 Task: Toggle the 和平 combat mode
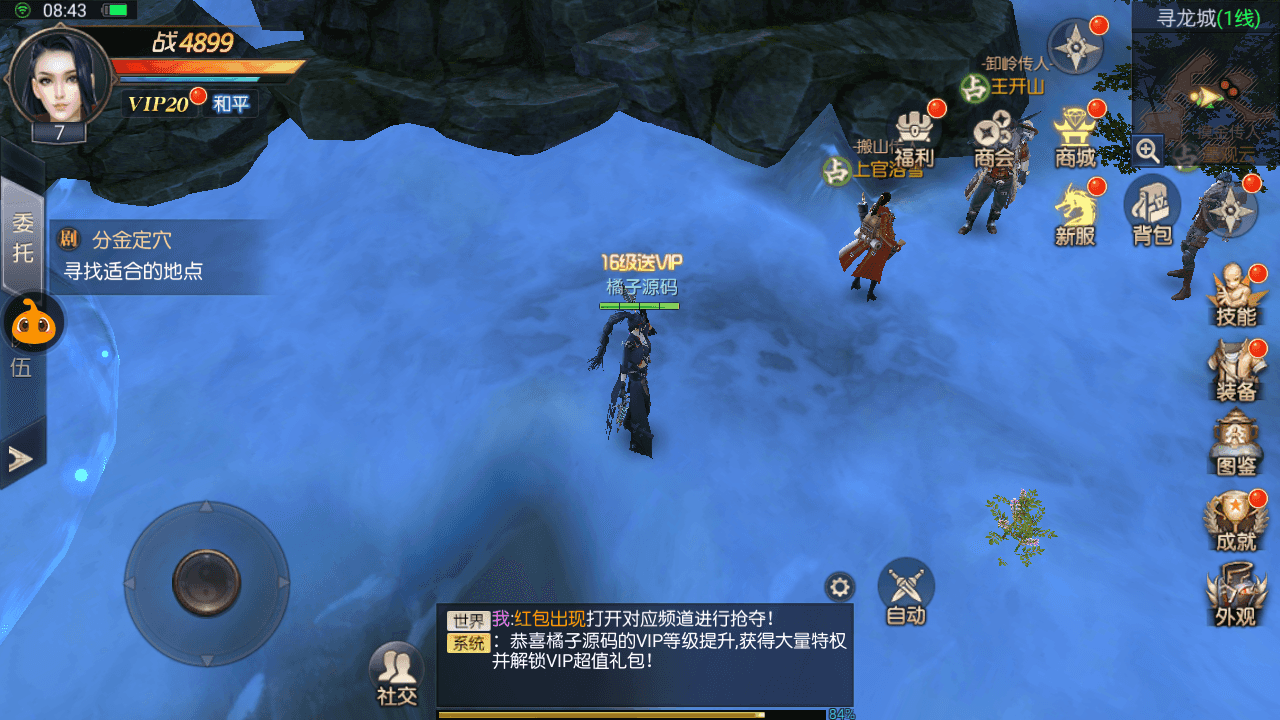(230, 103)
